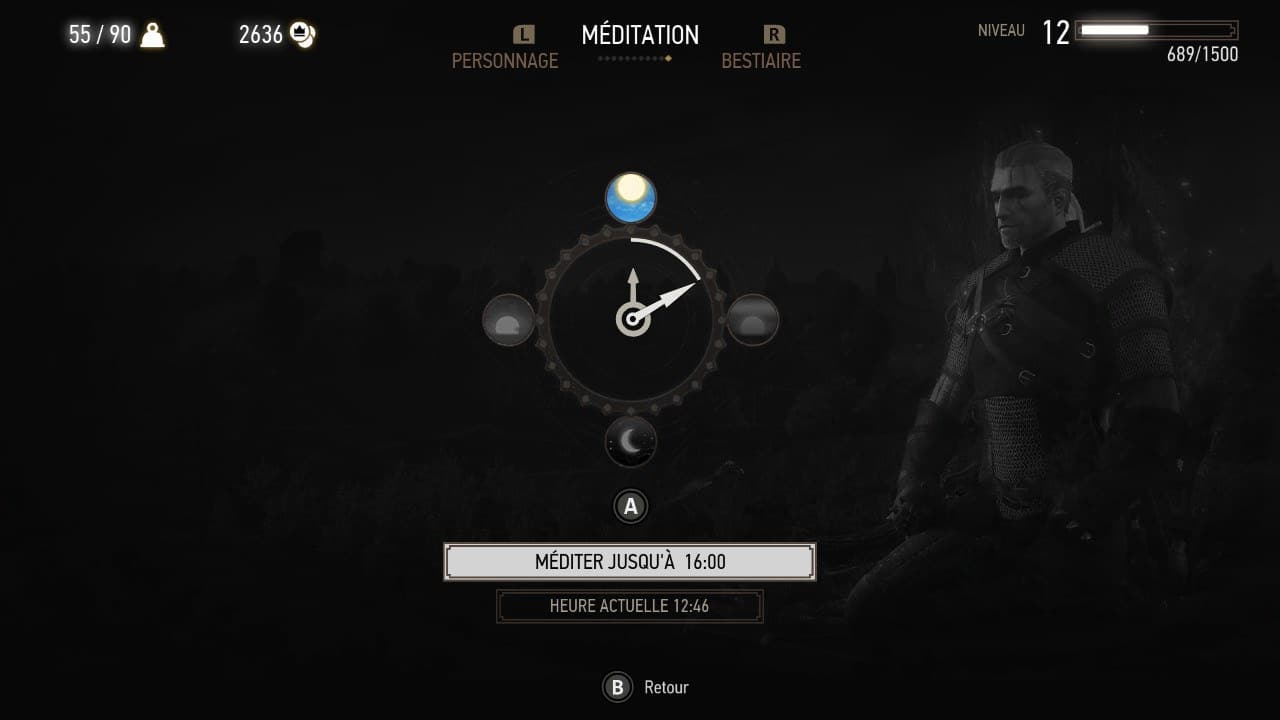Switch to the Personnage tab
The height and width of the screenshot is (720, 1280).
(x=505, y=60)
